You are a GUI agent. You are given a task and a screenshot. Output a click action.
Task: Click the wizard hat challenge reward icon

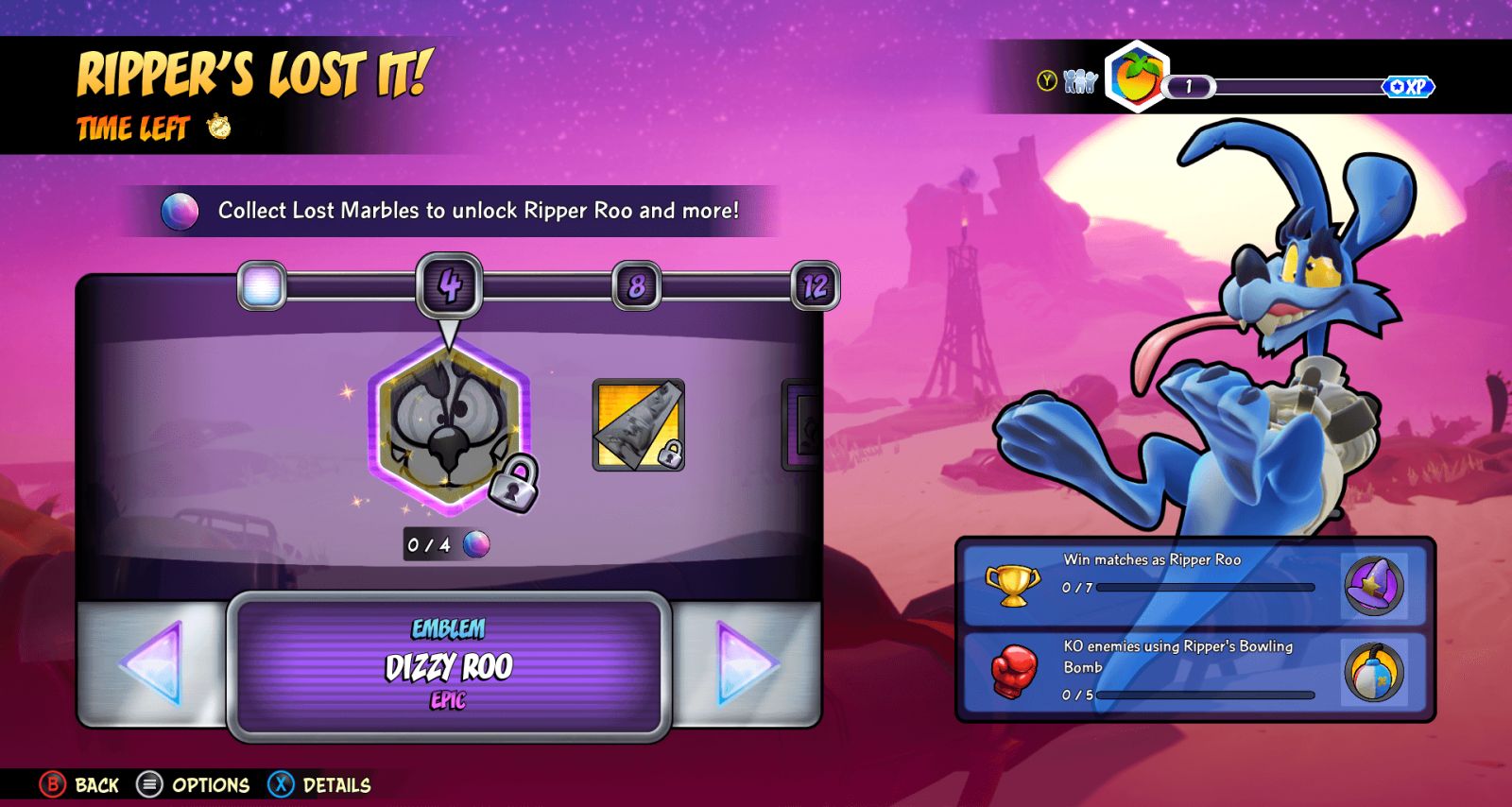(1374, 586)
